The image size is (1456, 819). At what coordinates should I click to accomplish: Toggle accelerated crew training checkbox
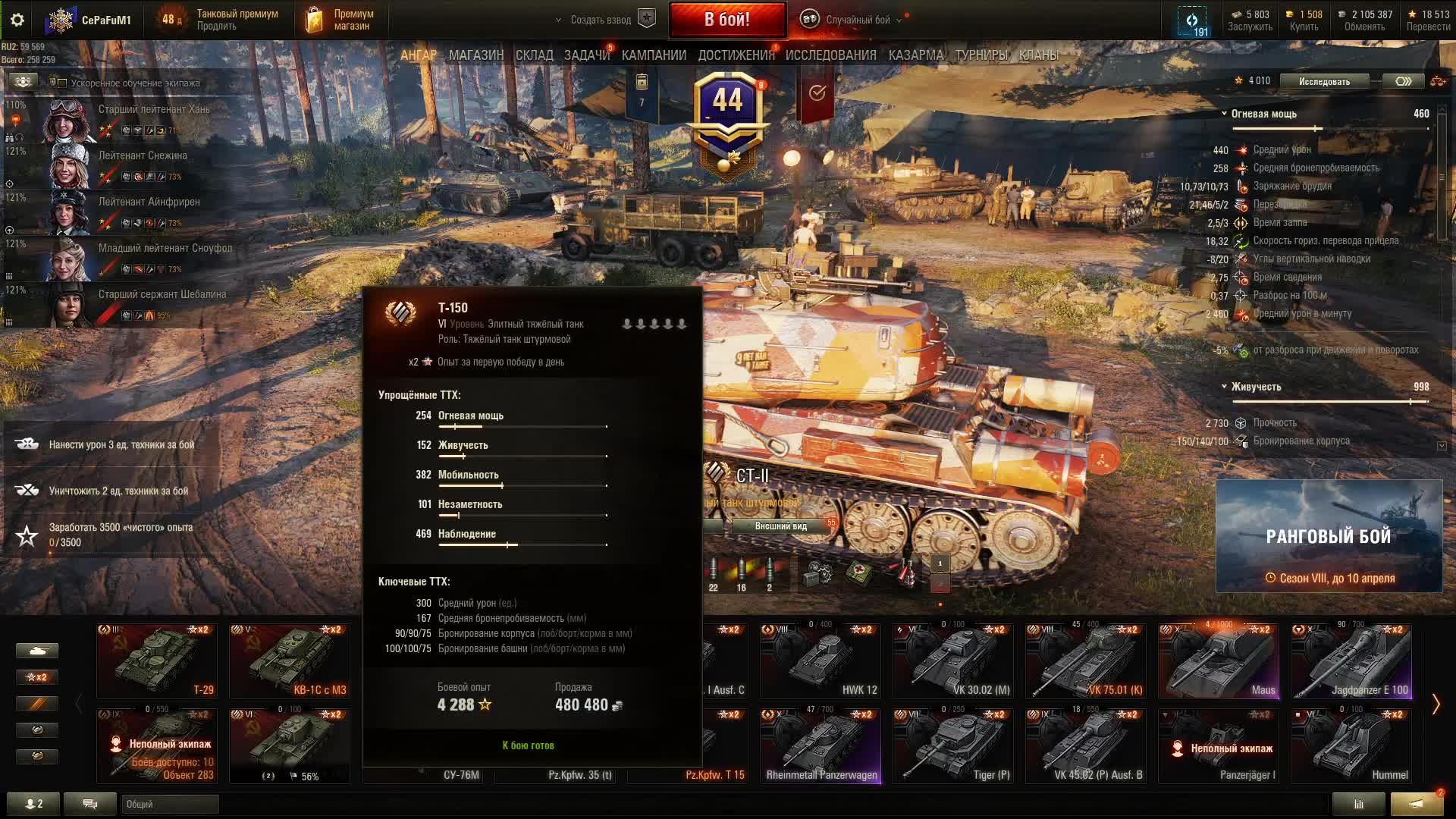click(x=63, y=83)
